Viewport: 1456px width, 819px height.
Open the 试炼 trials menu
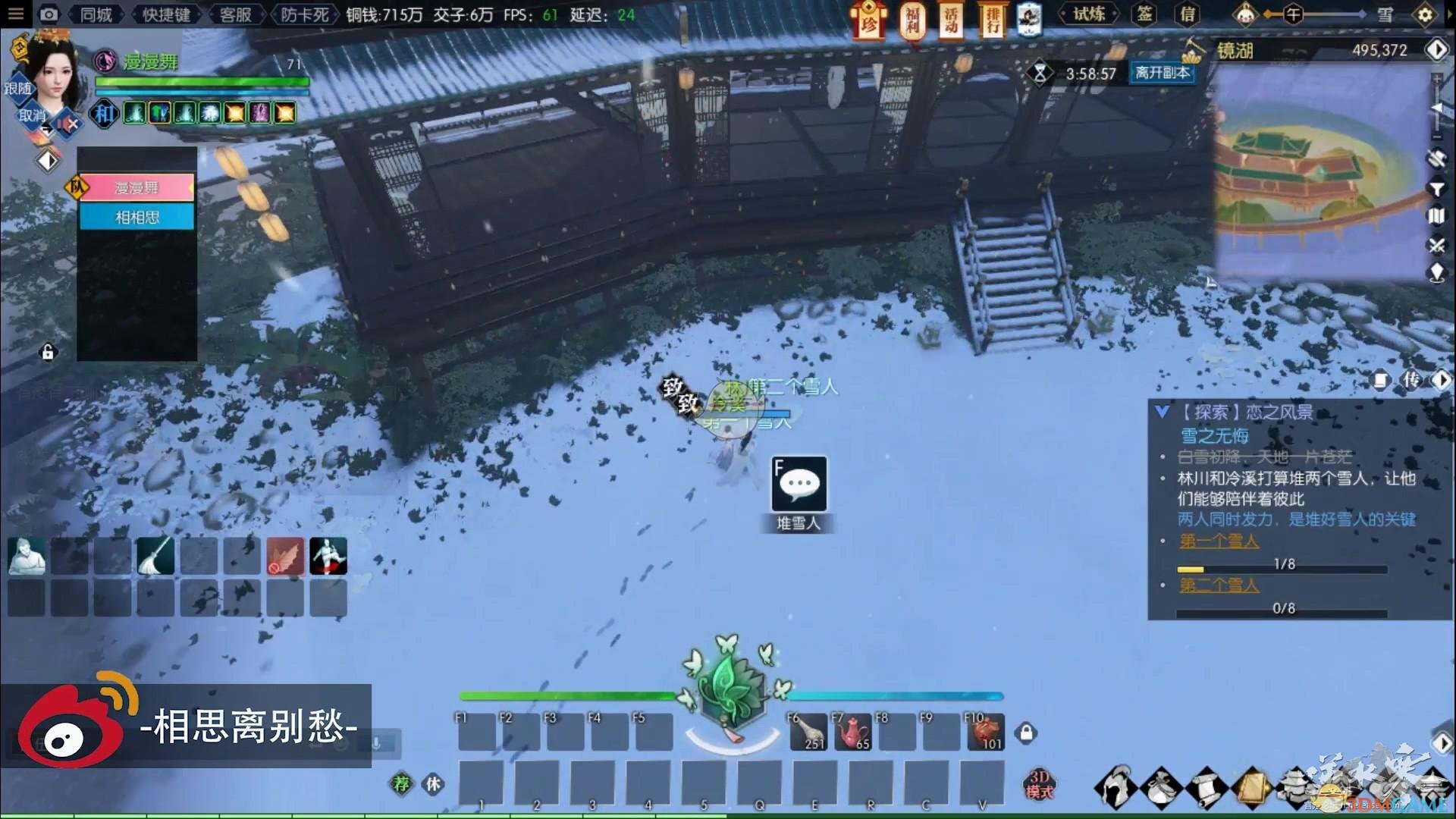[1089, 14]
